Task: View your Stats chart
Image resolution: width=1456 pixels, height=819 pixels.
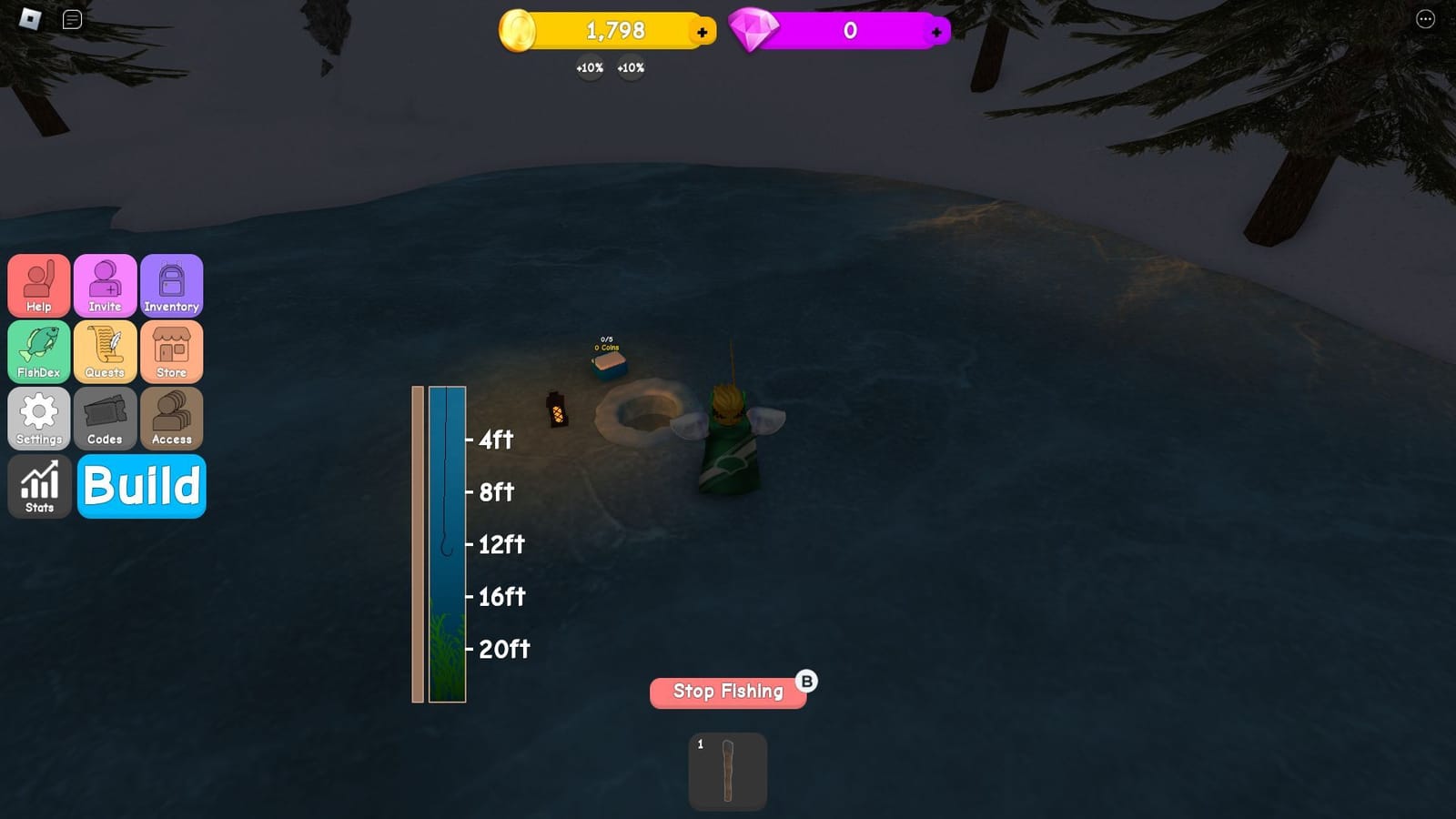Action: click(x=39, y=486)
